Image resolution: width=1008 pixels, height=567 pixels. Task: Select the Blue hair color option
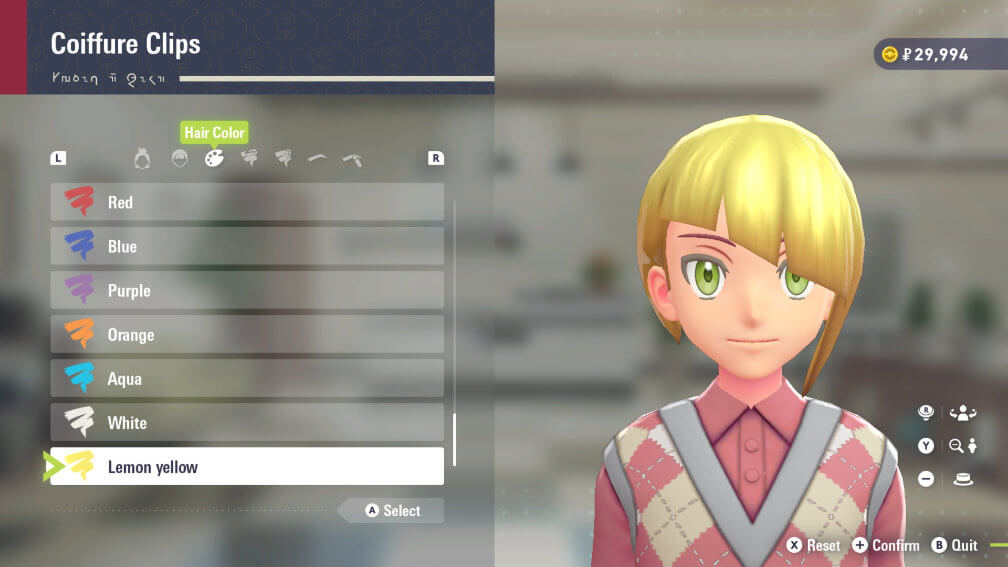click(x=247, y=246)
